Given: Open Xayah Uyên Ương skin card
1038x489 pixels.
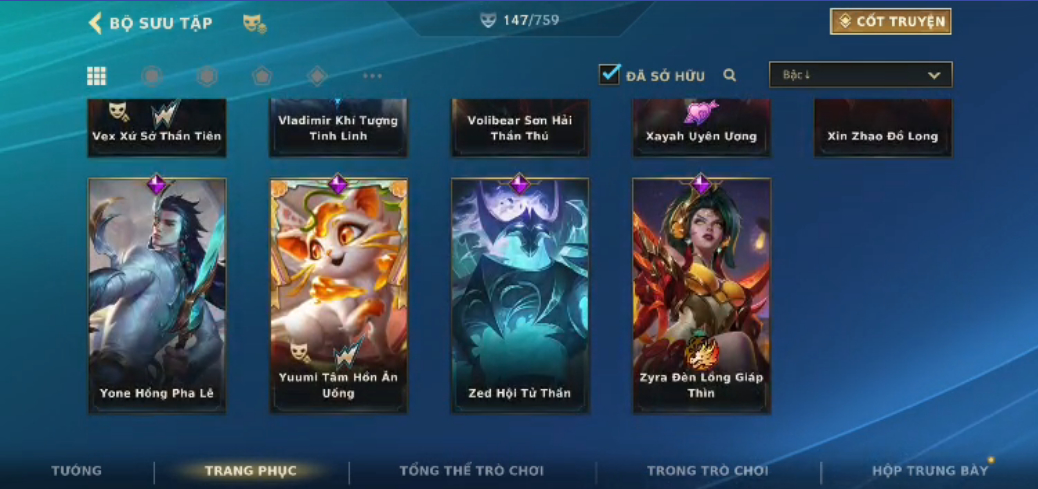Looking at the screenshot, I should (x=701, y=128).
